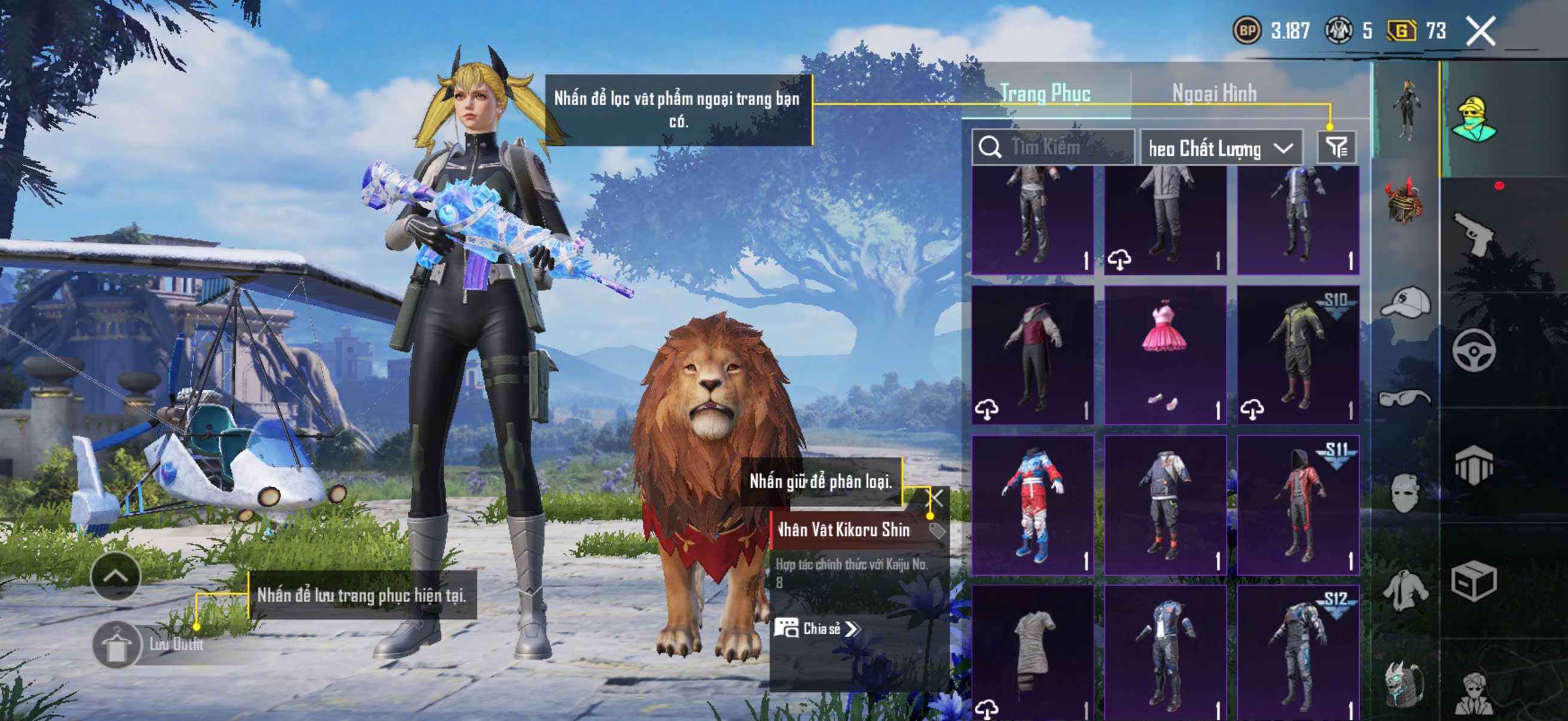
Task: Open the pistol weapon skins category
Action: point(1474,234)
